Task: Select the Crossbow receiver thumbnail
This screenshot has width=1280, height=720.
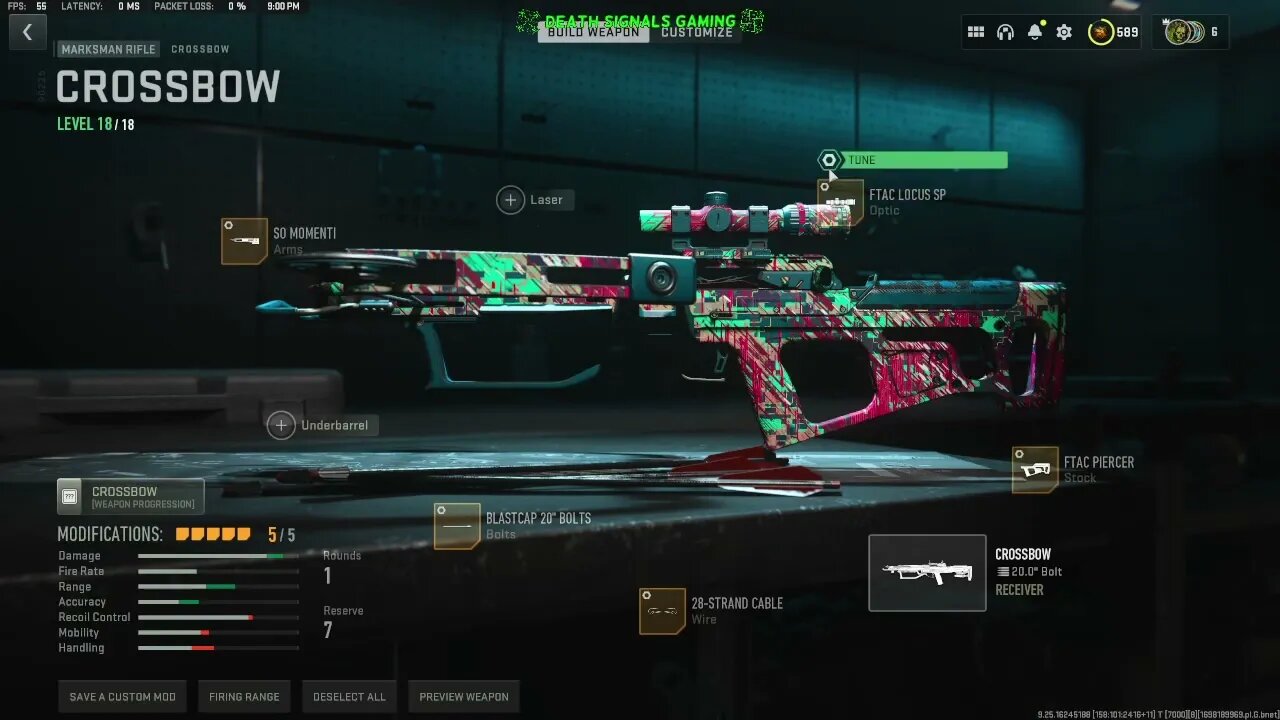Action: (927, 572)
